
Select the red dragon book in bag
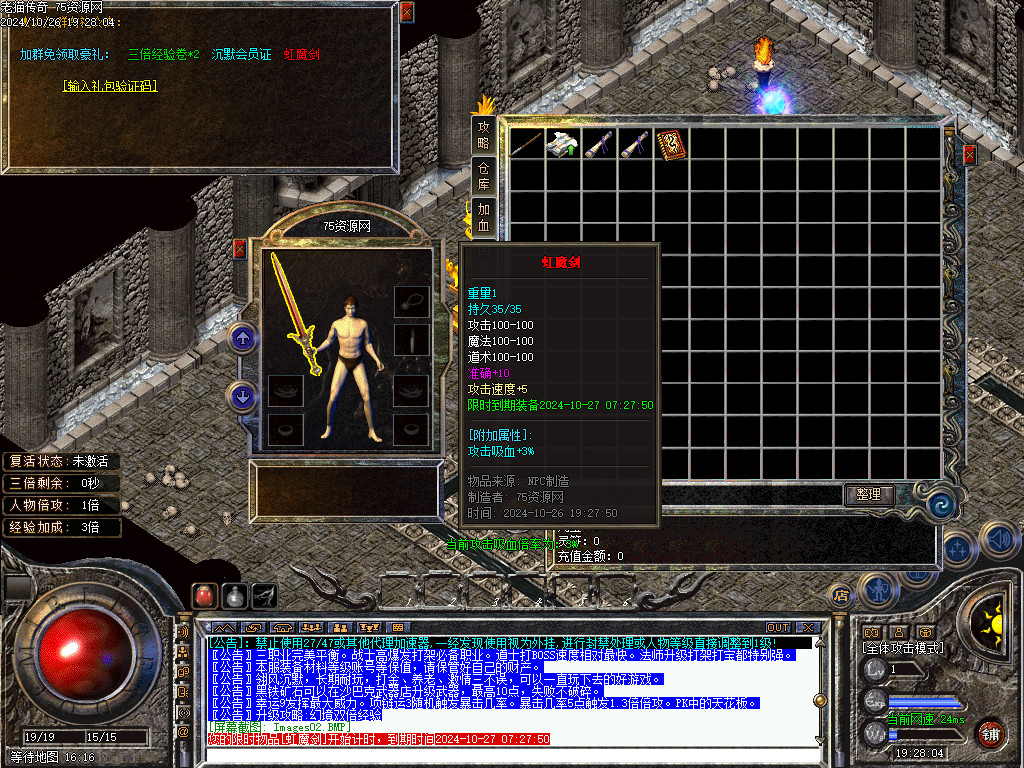click(671, 144)
